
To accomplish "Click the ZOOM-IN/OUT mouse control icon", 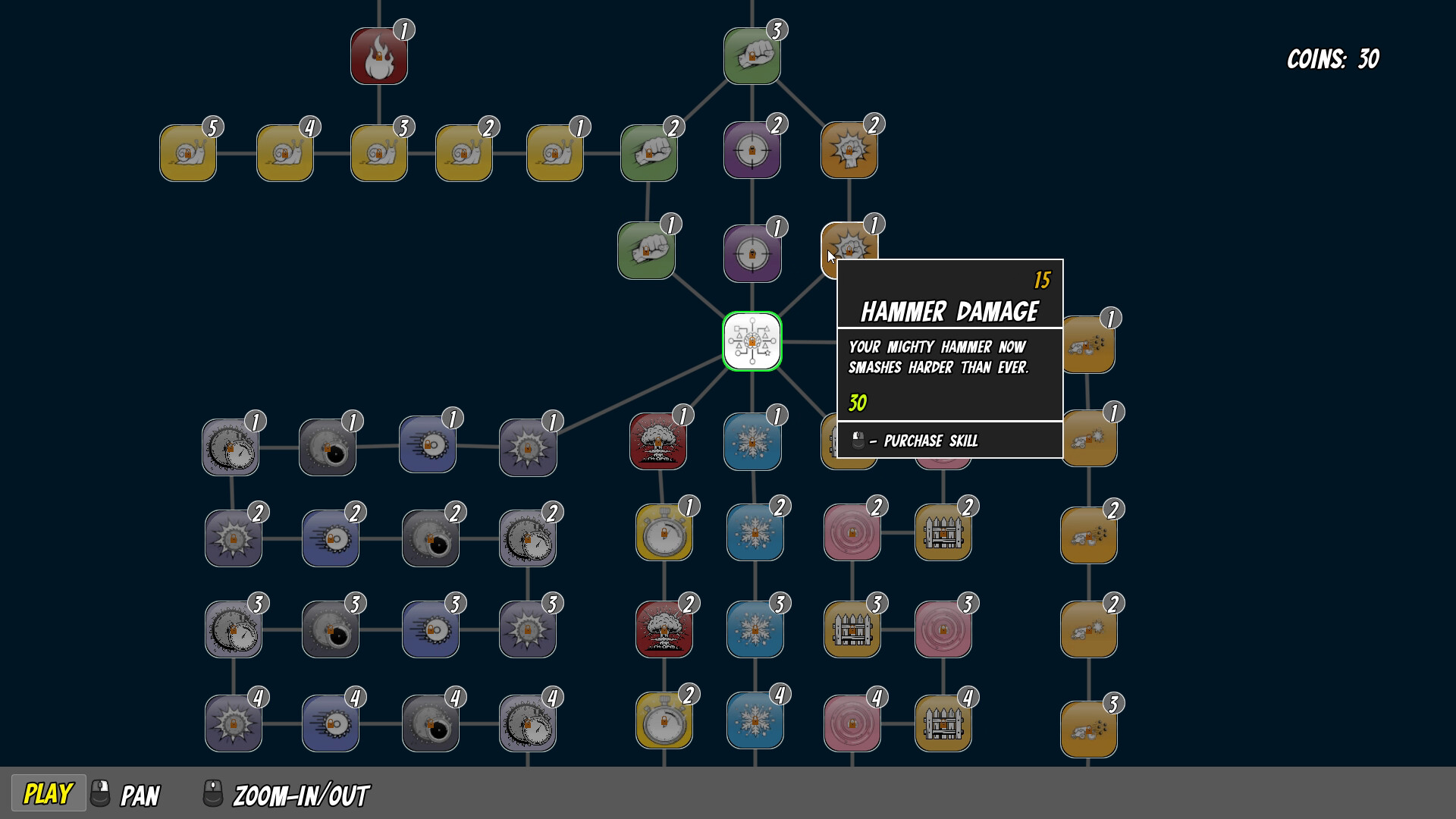I will (213, 795).
